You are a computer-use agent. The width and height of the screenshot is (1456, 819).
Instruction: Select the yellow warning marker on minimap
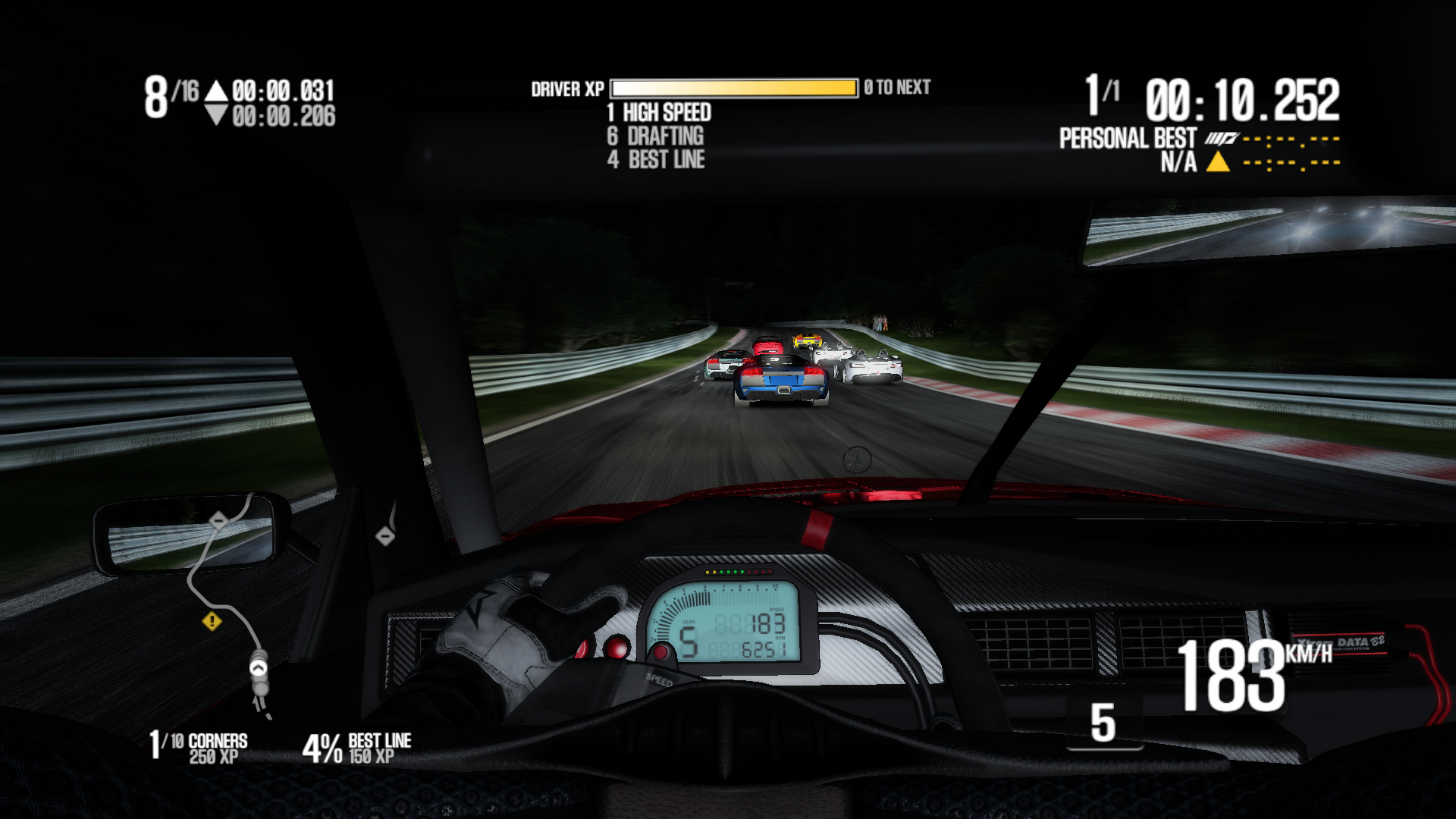click(x=212, y=622)
